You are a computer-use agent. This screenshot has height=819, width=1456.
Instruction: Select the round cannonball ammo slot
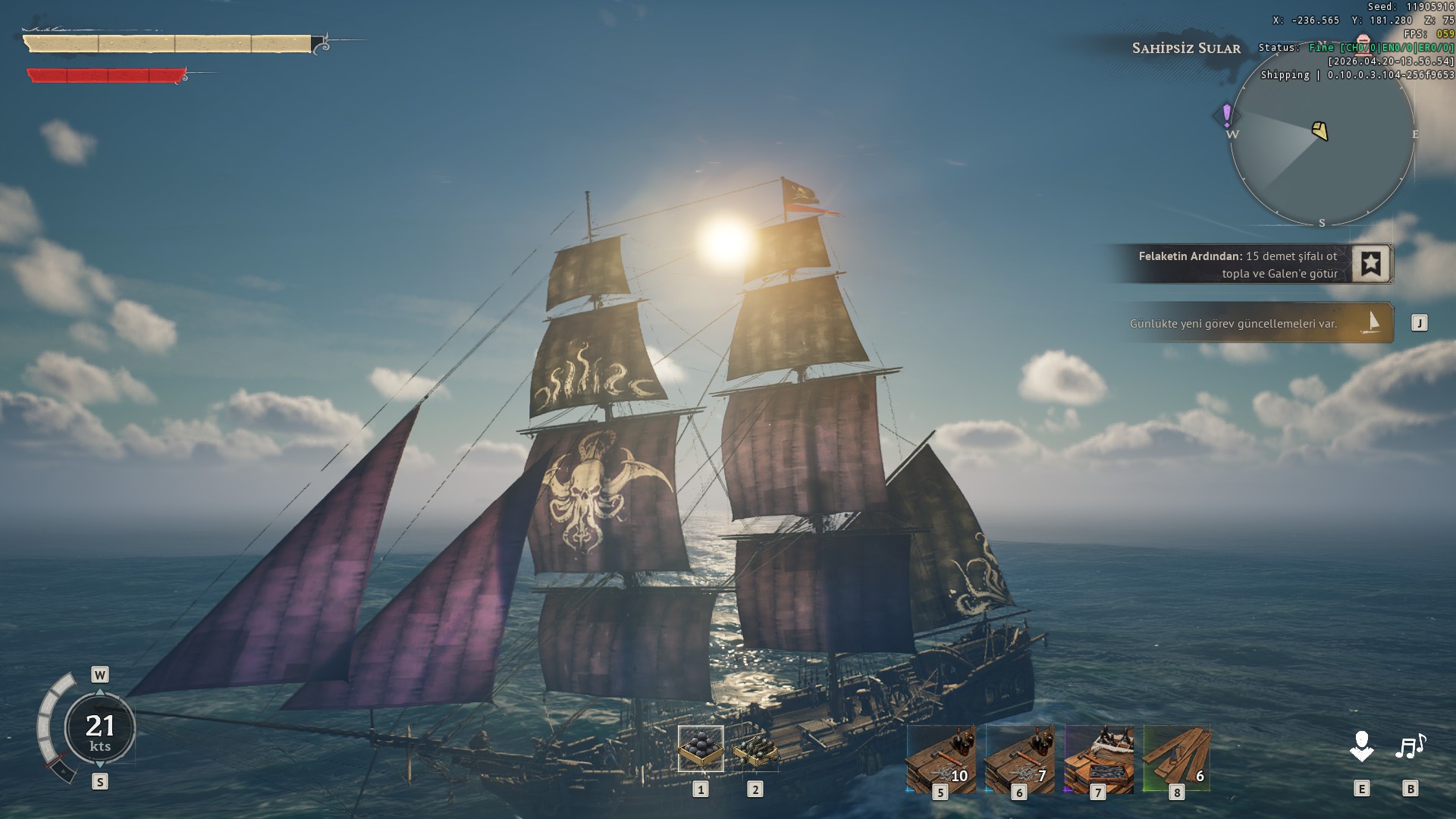tap(701, 748)
